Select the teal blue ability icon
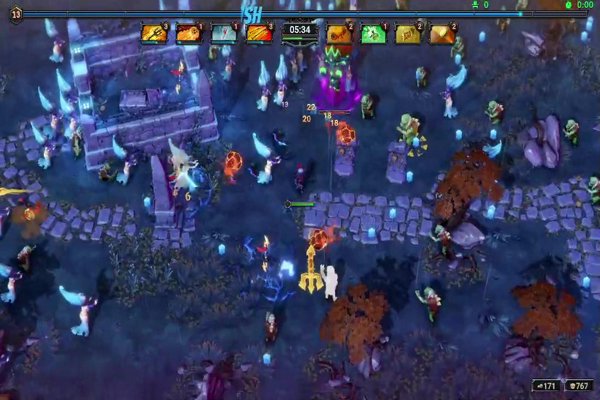This screenshot has width=600, height=400. (x=223, y=34)
